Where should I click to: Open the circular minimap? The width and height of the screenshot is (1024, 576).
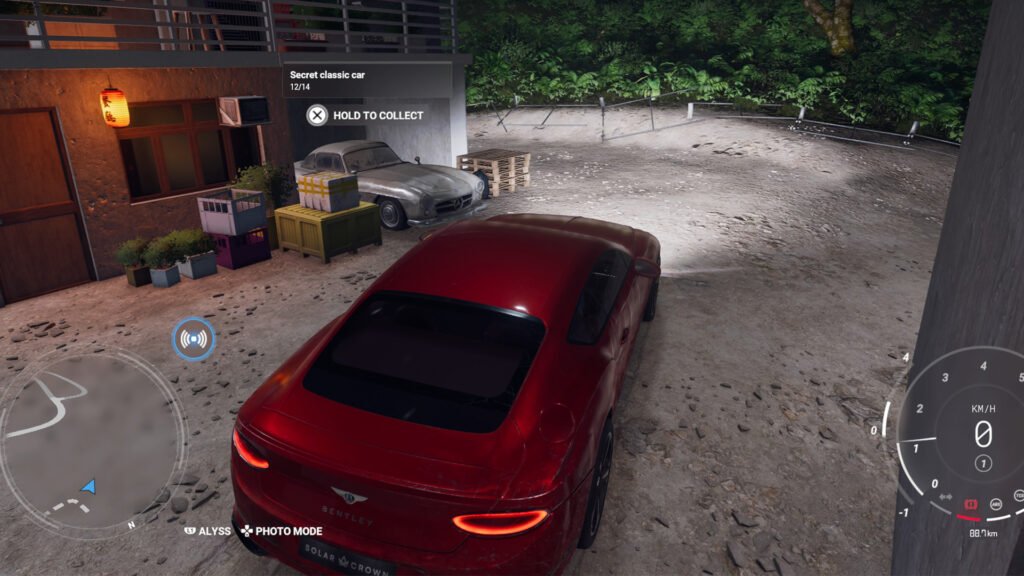[x=92, y=438]
